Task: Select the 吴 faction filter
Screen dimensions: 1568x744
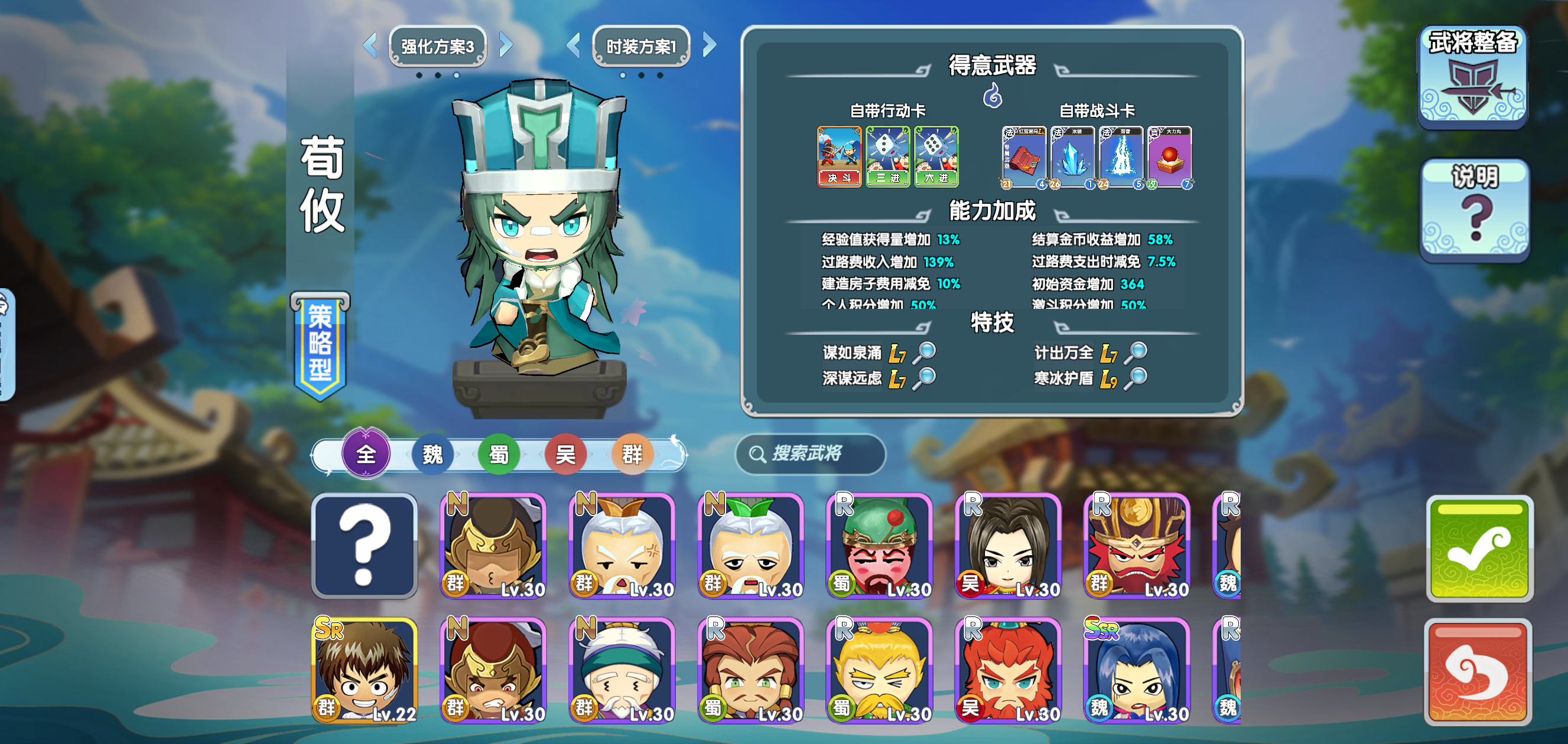Action: pyautogui.click(x=566, y=454)
